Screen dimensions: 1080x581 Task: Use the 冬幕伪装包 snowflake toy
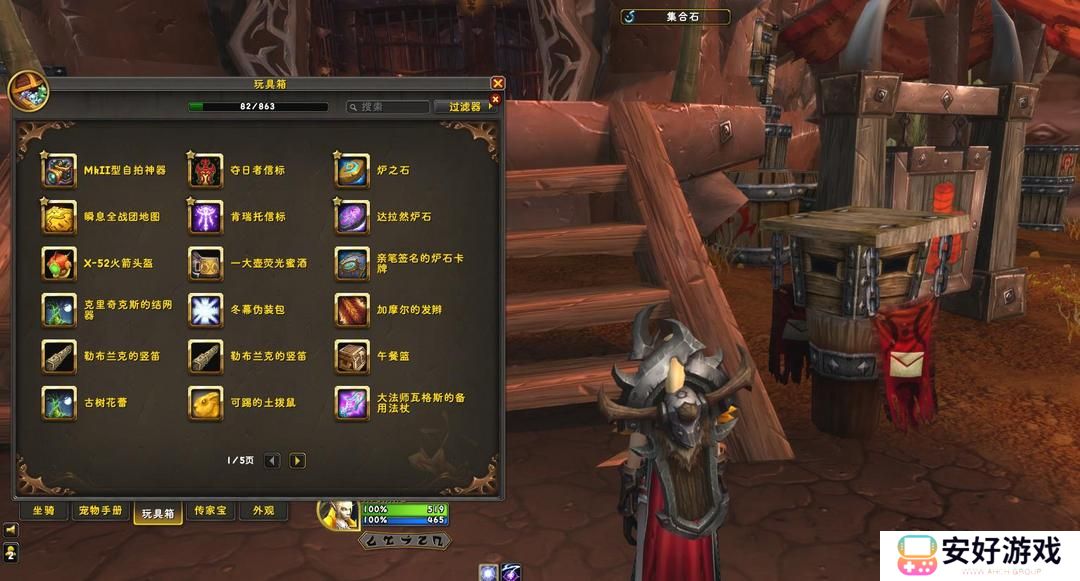(205, 310)
